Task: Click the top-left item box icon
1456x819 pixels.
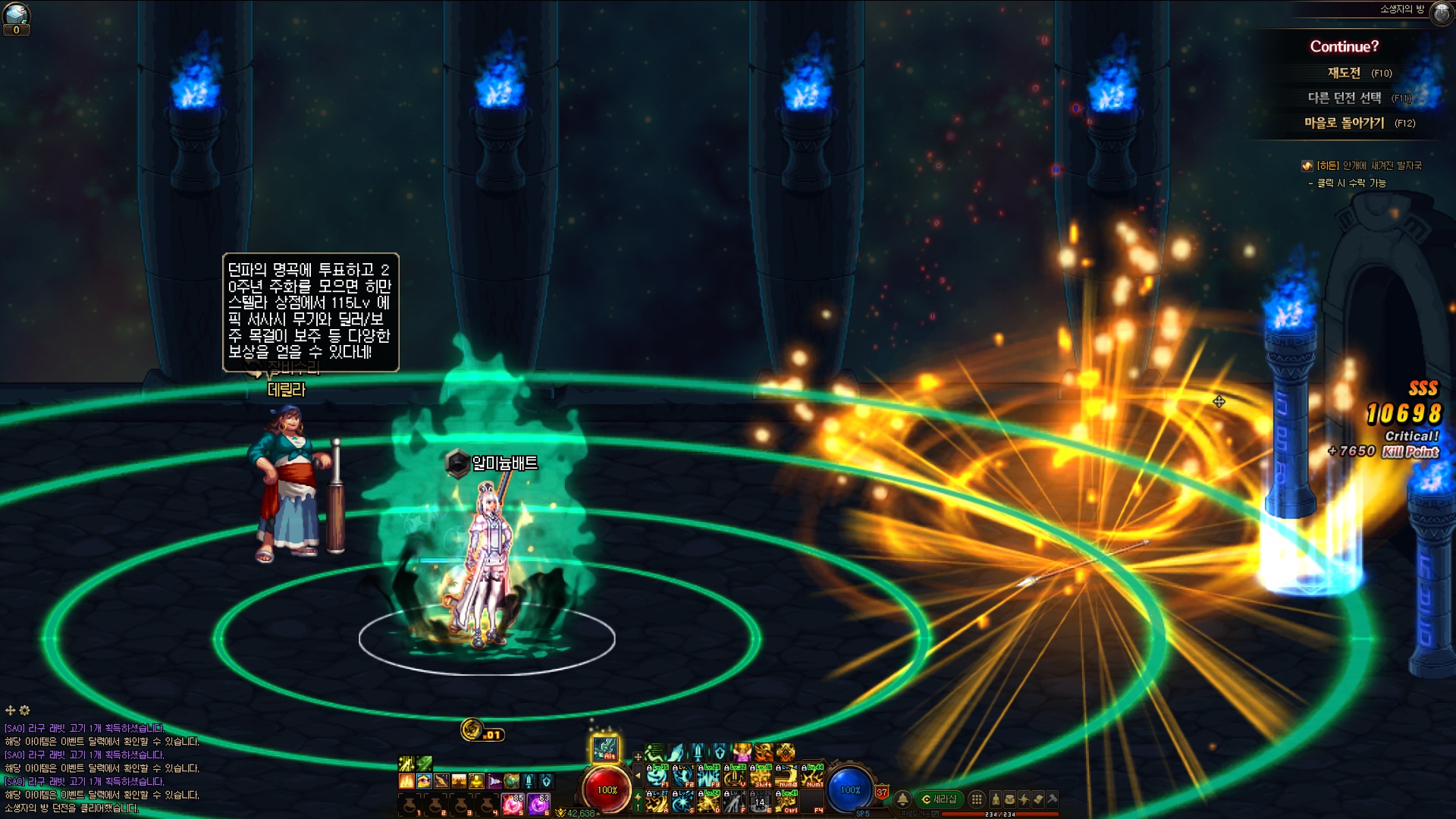Action: (x=16, y=14)
